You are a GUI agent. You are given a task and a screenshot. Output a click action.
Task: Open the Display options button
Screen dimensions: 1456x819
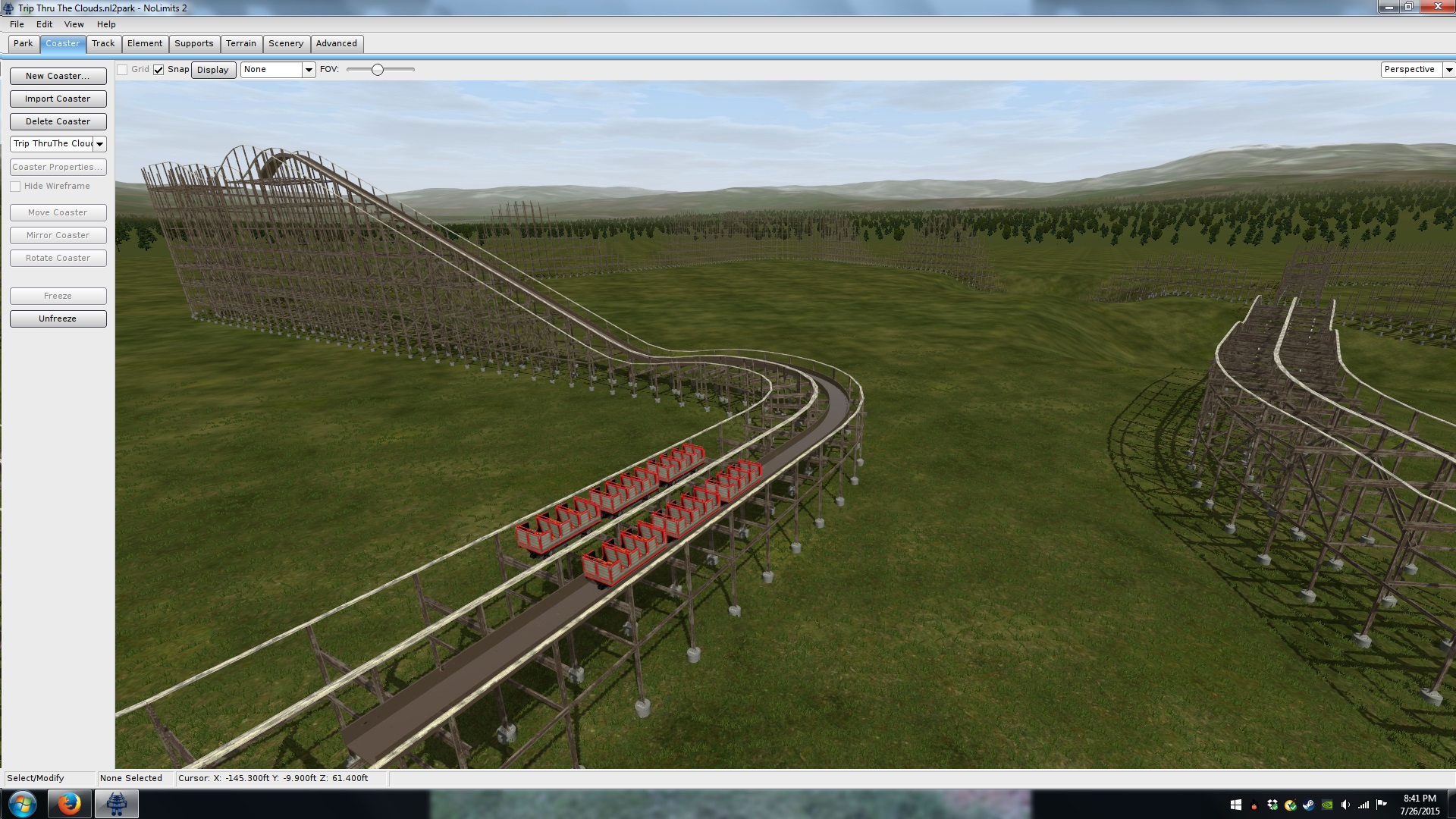pos(213,70)
